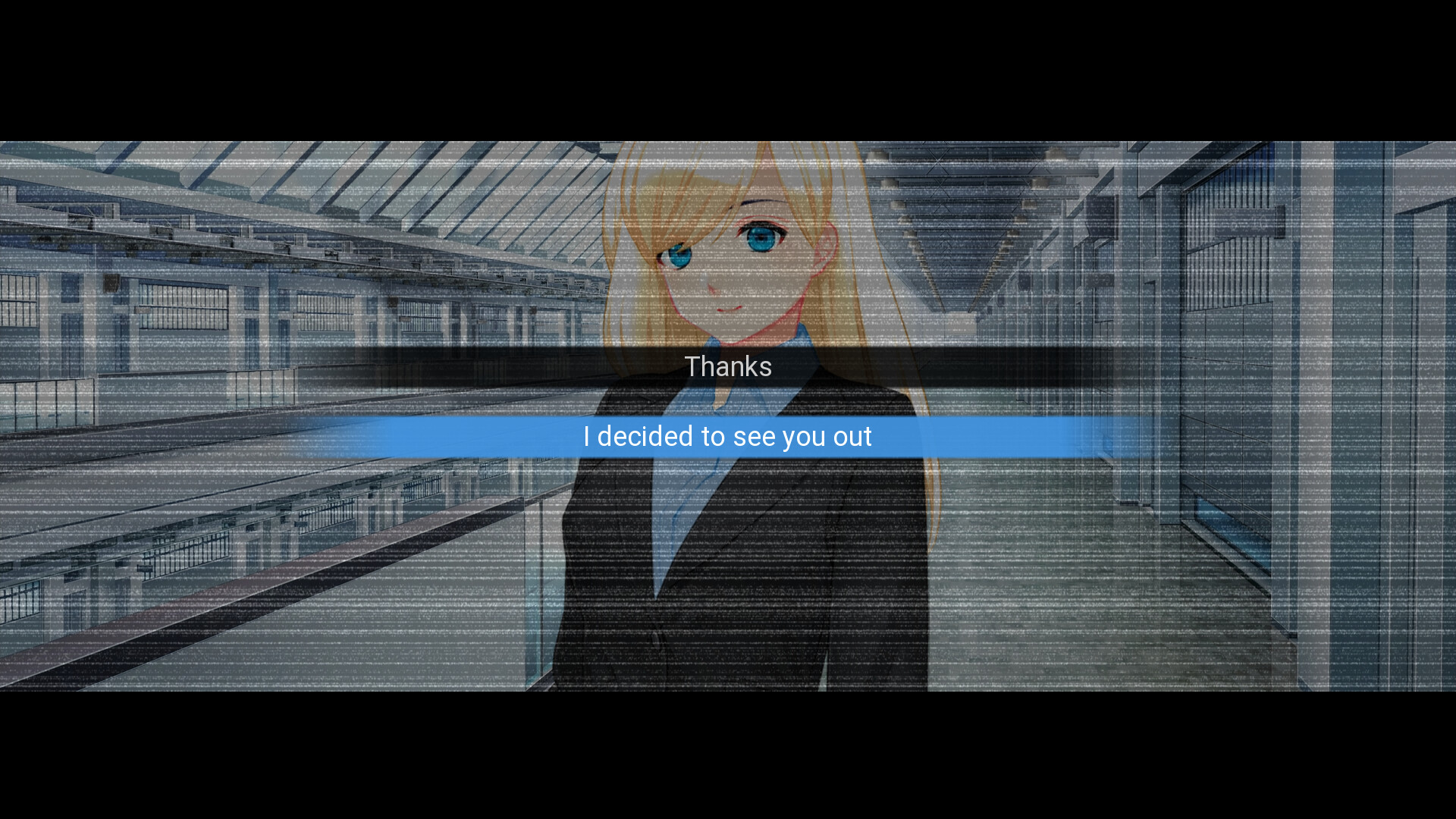Select the choice "I decided to see you out"

click(x=726, y=436)
